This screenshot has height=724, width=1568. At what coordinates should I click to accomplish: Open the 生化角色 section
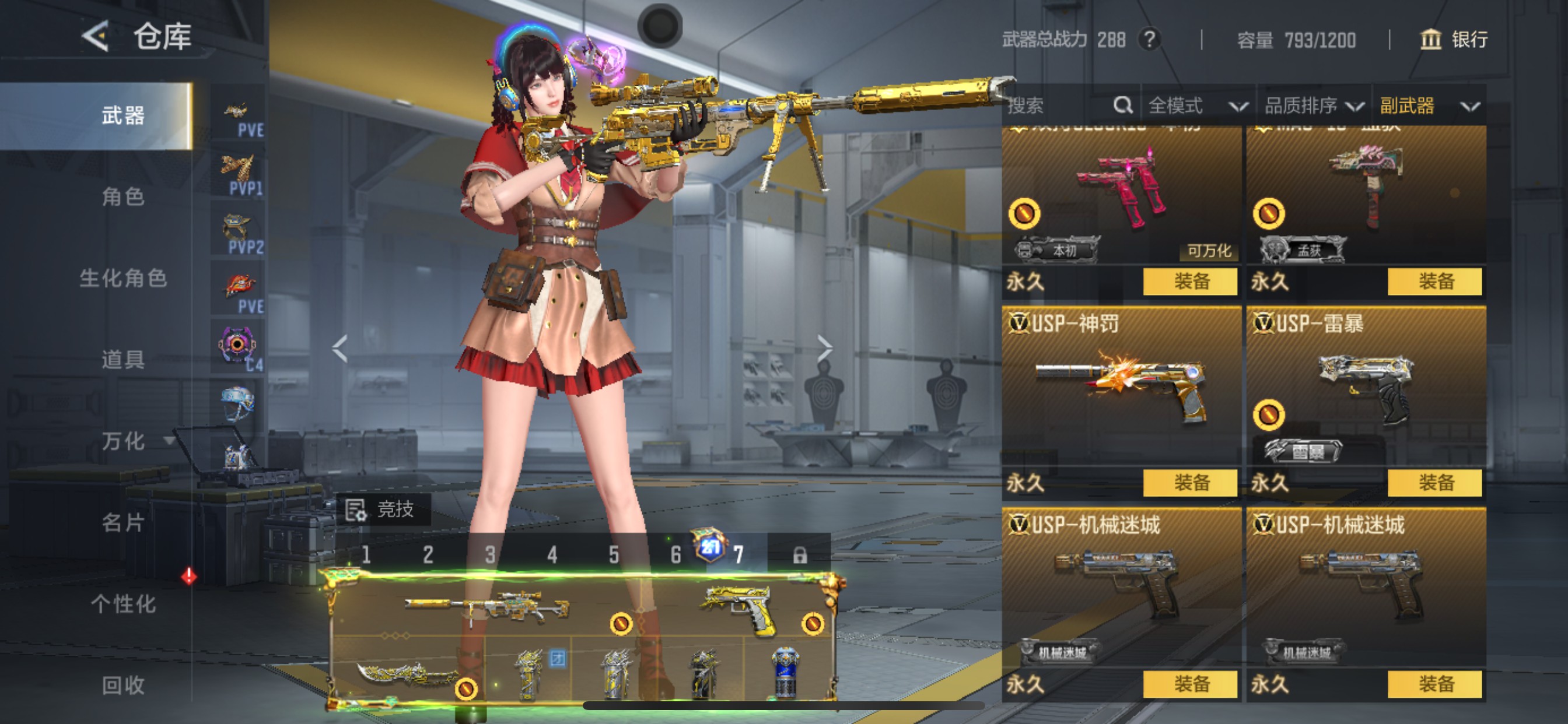[123, 278]
